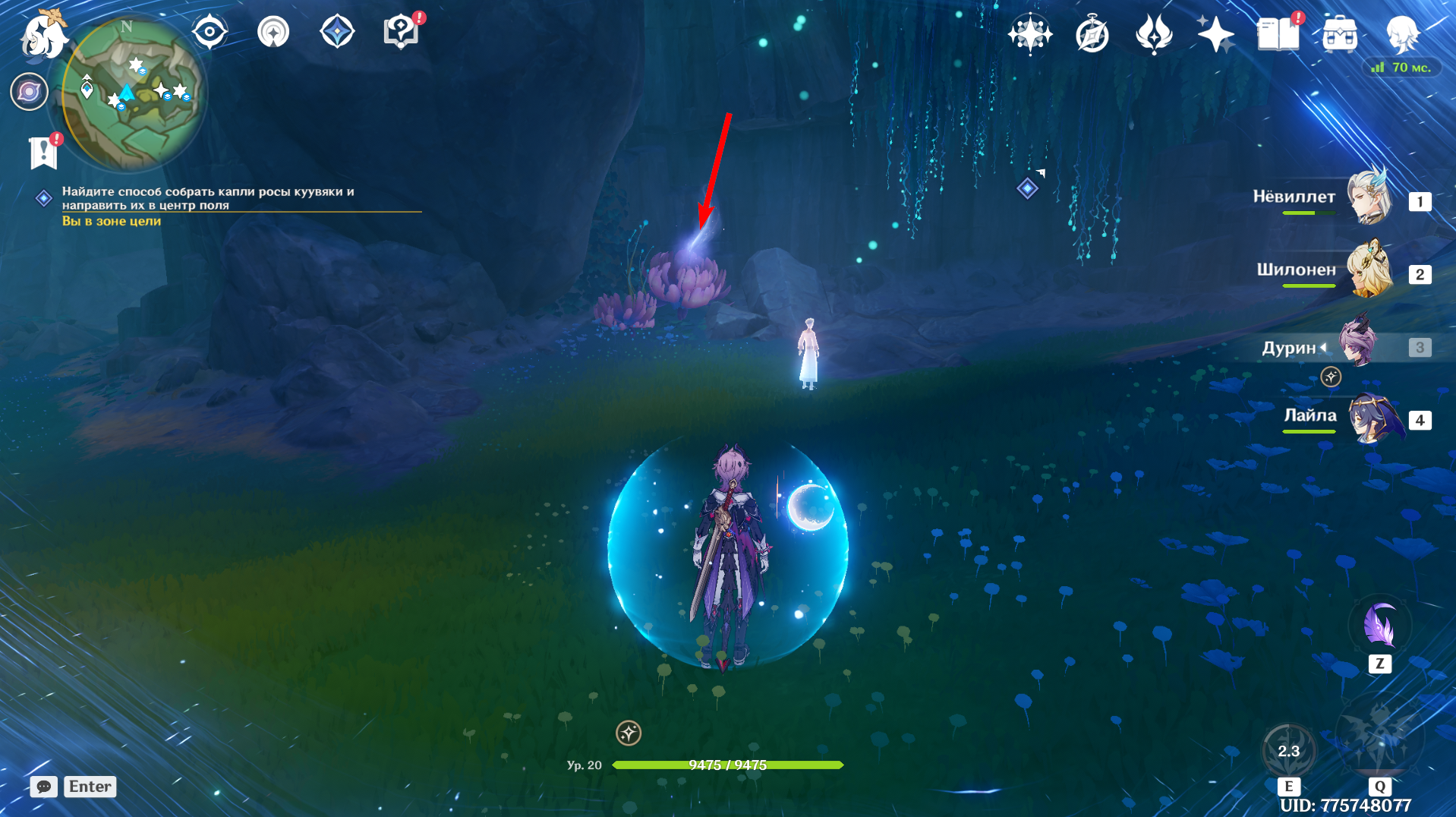Activate the elemental burst ability
The width and height of the screenshot is (1456, 817).
click(1379, 738)
